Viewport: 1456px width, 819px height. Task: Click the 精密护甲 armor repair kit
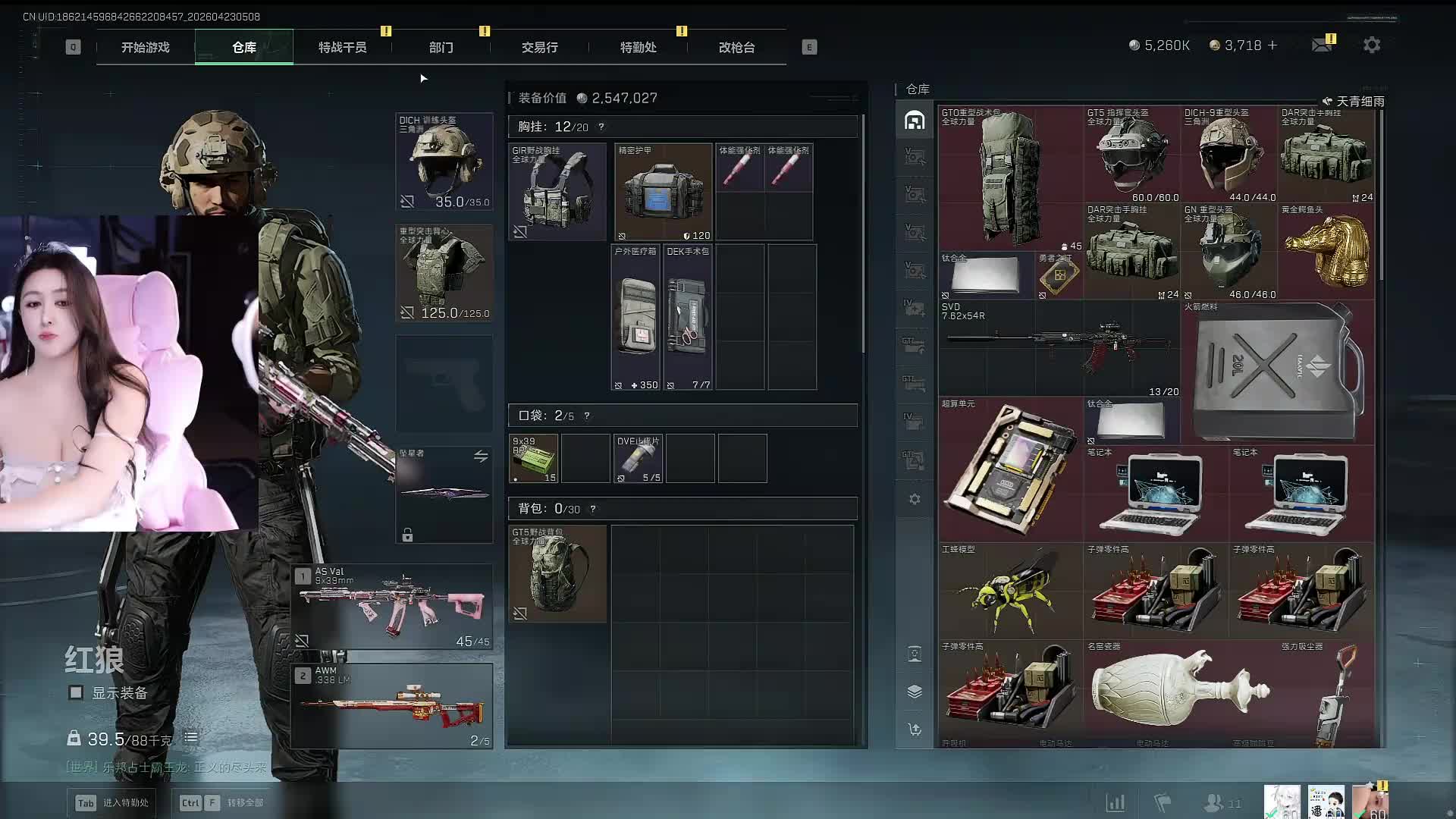coord(663,192)
